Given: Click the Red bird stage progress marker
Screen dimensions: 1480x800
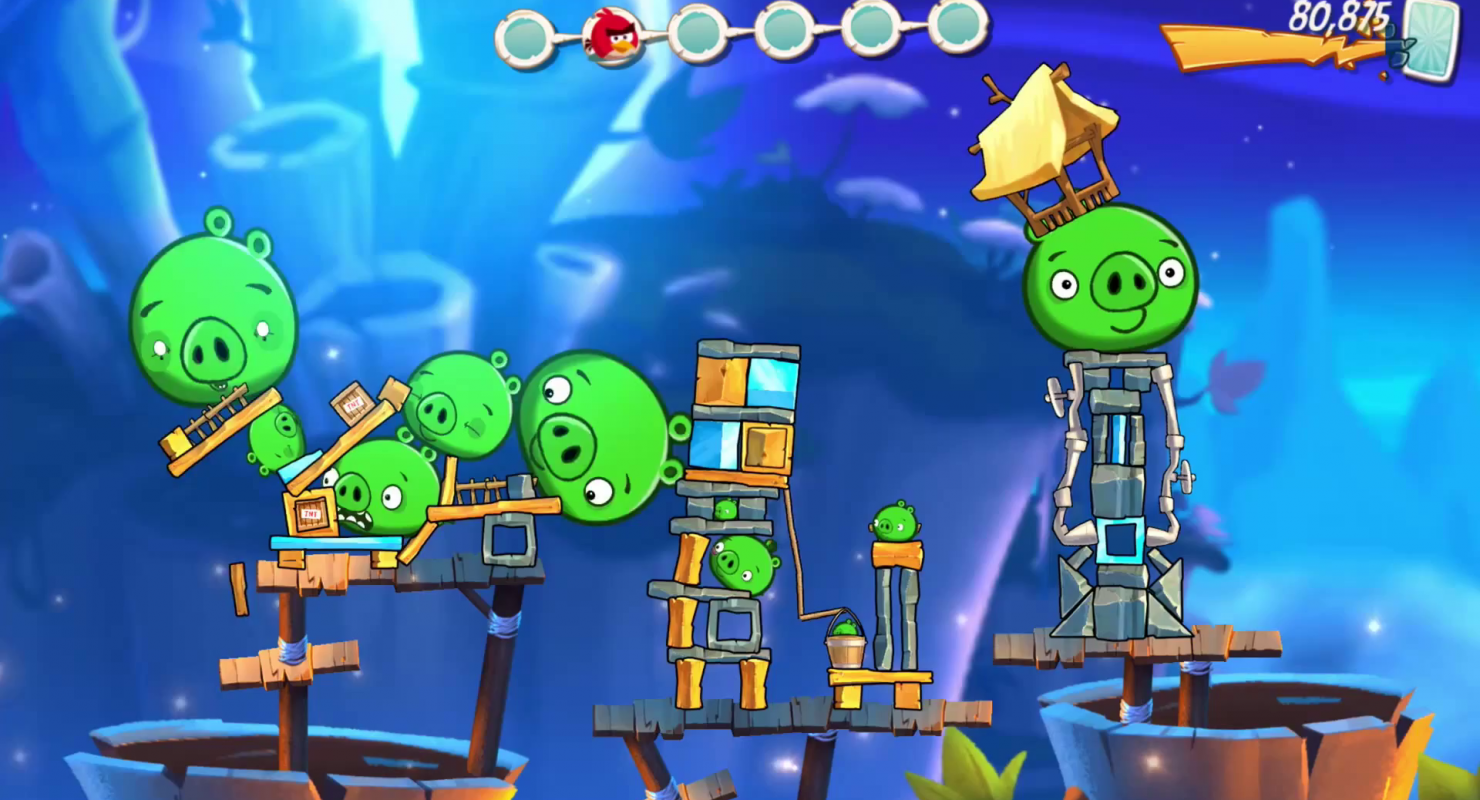Looking at the screenshot, I should (613, 36).
